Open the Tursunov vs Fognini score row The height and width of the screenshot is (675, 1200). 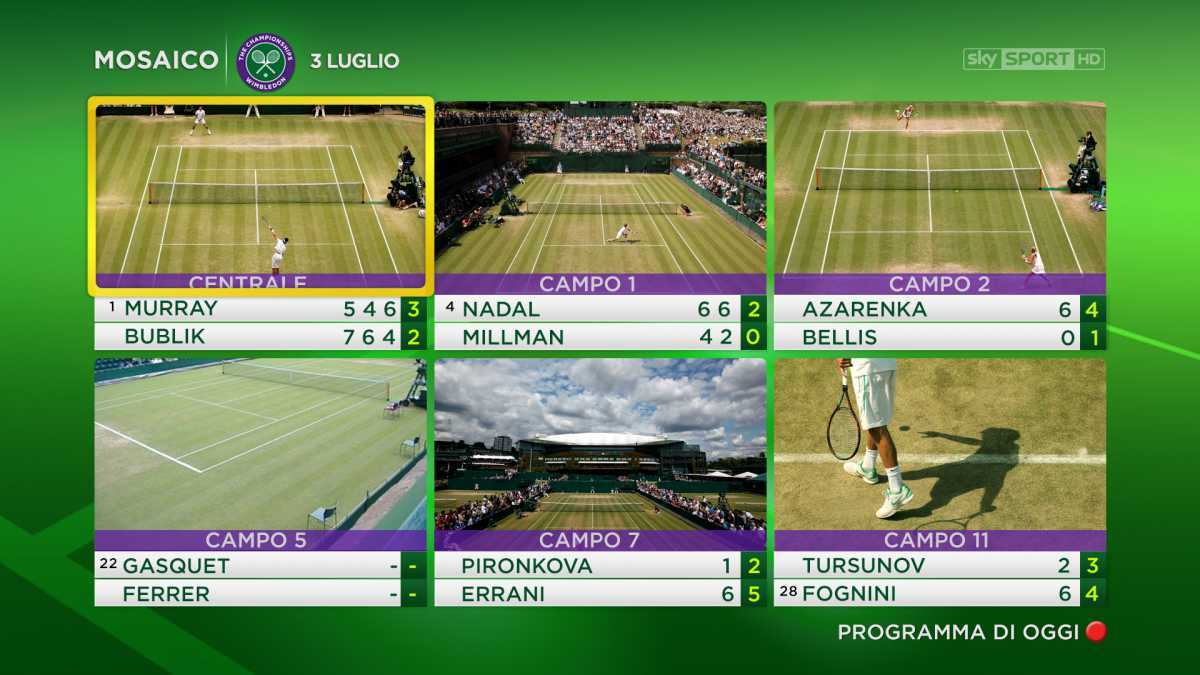tap(940, 580)
